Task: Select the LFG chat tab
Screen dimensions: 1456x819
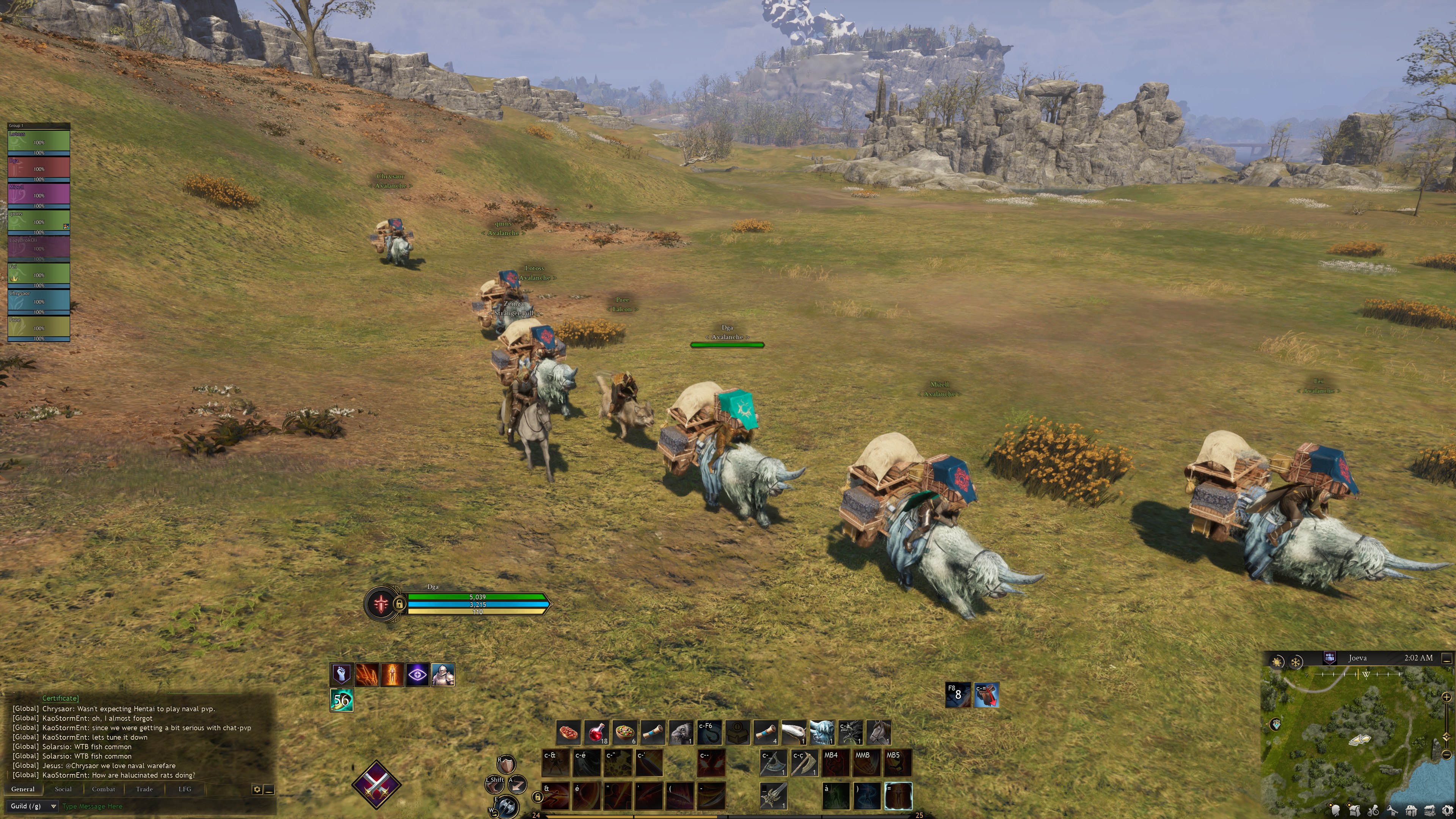Action: (x=185, y=789)
